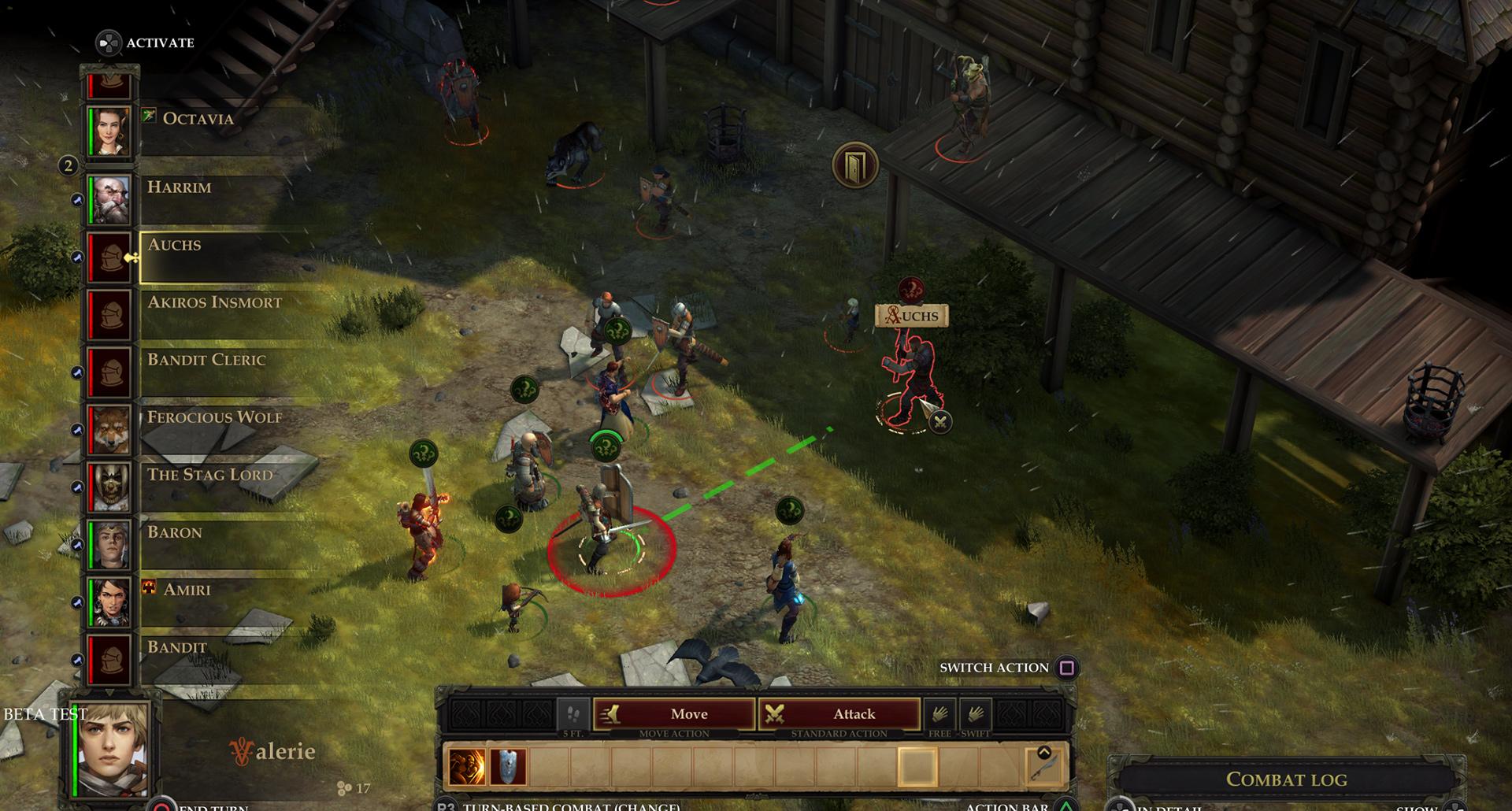The width and height of the screenshot is (1512, 811).
Task: Select Harrim's portrait in turn order
Action: pos(109,199)
